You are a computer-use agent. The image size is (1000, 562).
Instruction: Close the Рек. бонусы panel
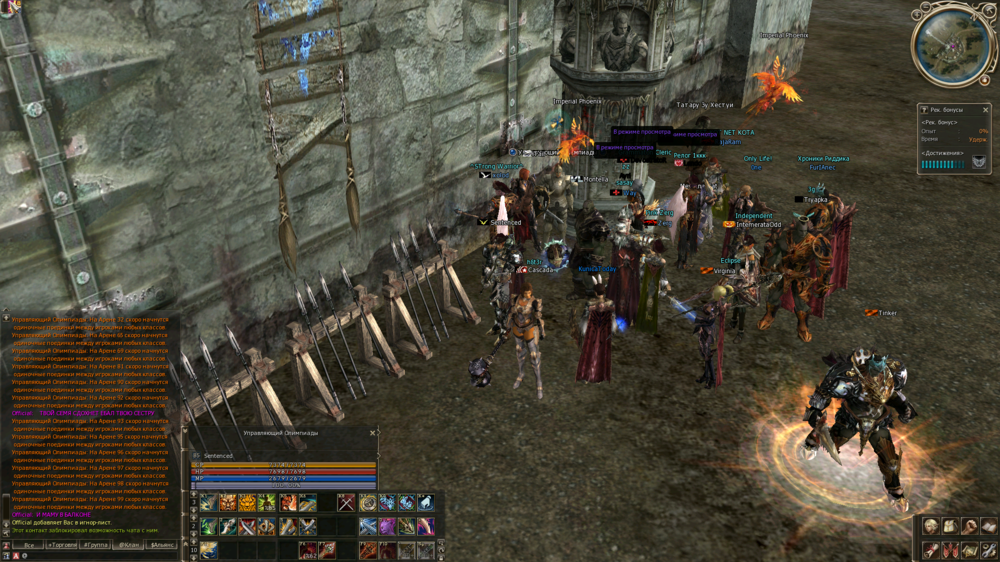pos(985,110)
